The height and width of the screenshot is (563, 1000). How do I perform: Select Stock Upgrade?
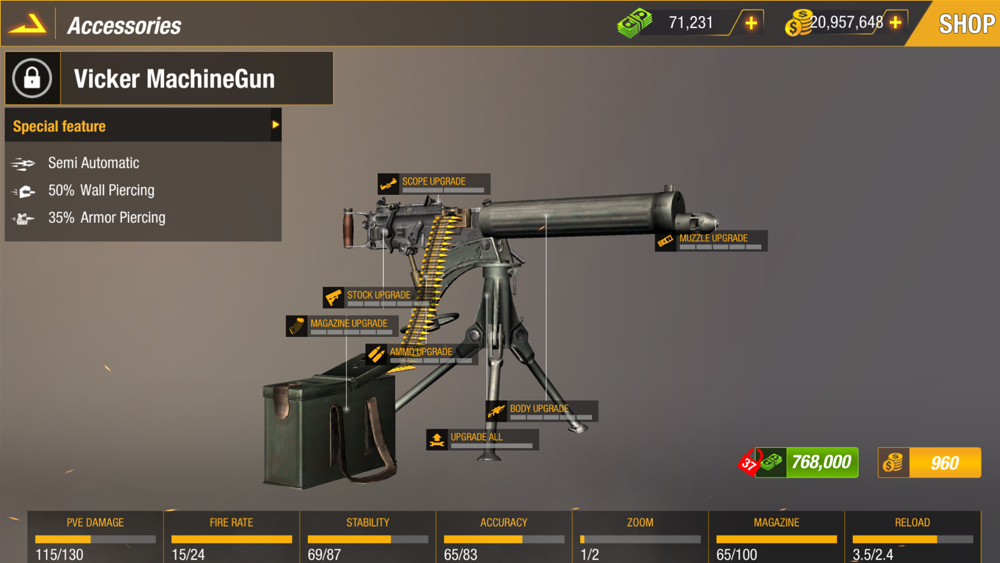[377, 297]
